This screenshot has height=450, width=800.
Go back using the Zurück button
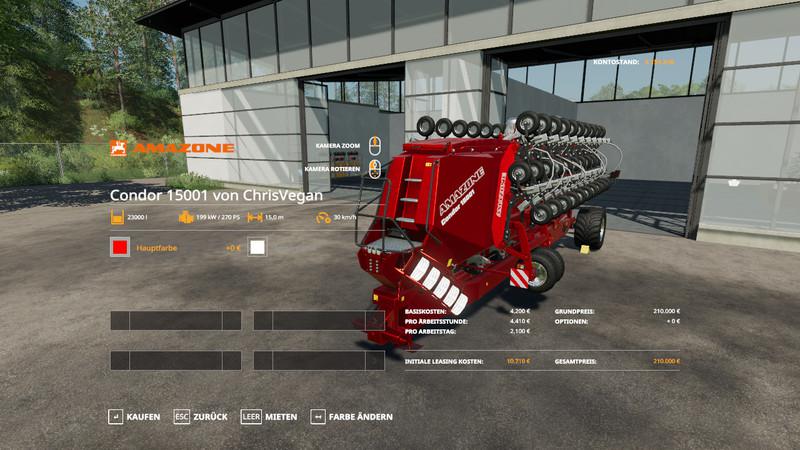pos(200,416)
